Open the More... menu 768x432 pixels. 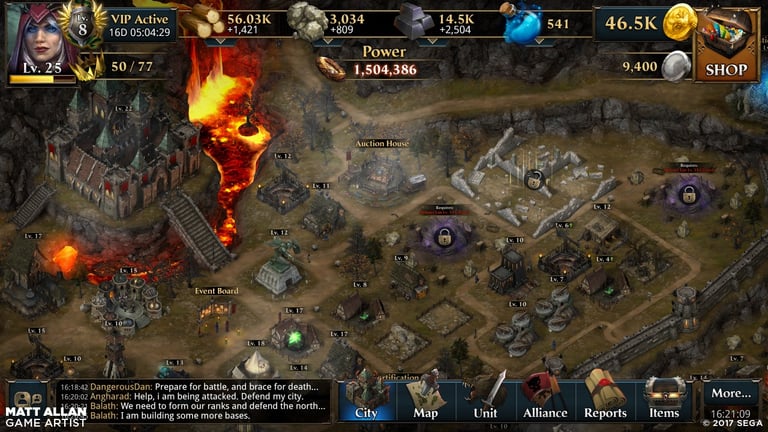click(x=731, y=394)
